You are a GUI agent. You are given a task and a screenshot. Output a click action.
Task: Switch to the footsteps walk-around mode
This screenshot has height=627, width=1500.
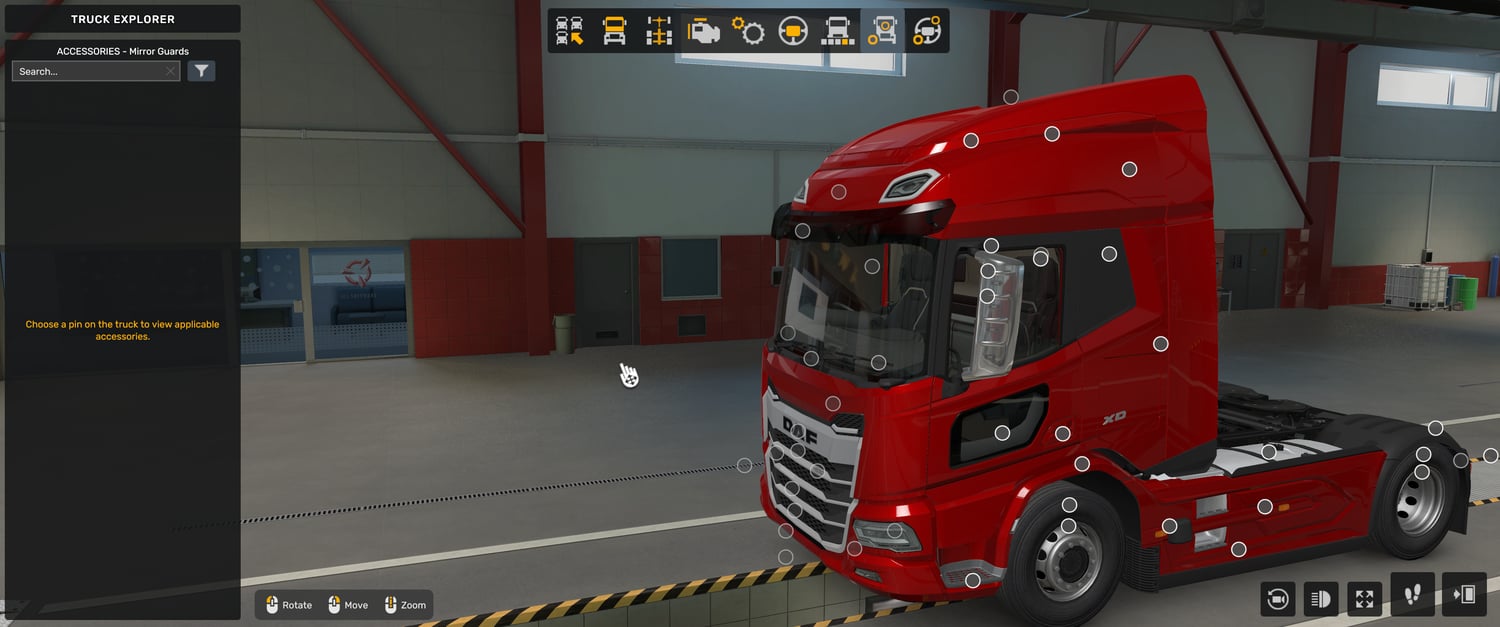click(1412, 595)
